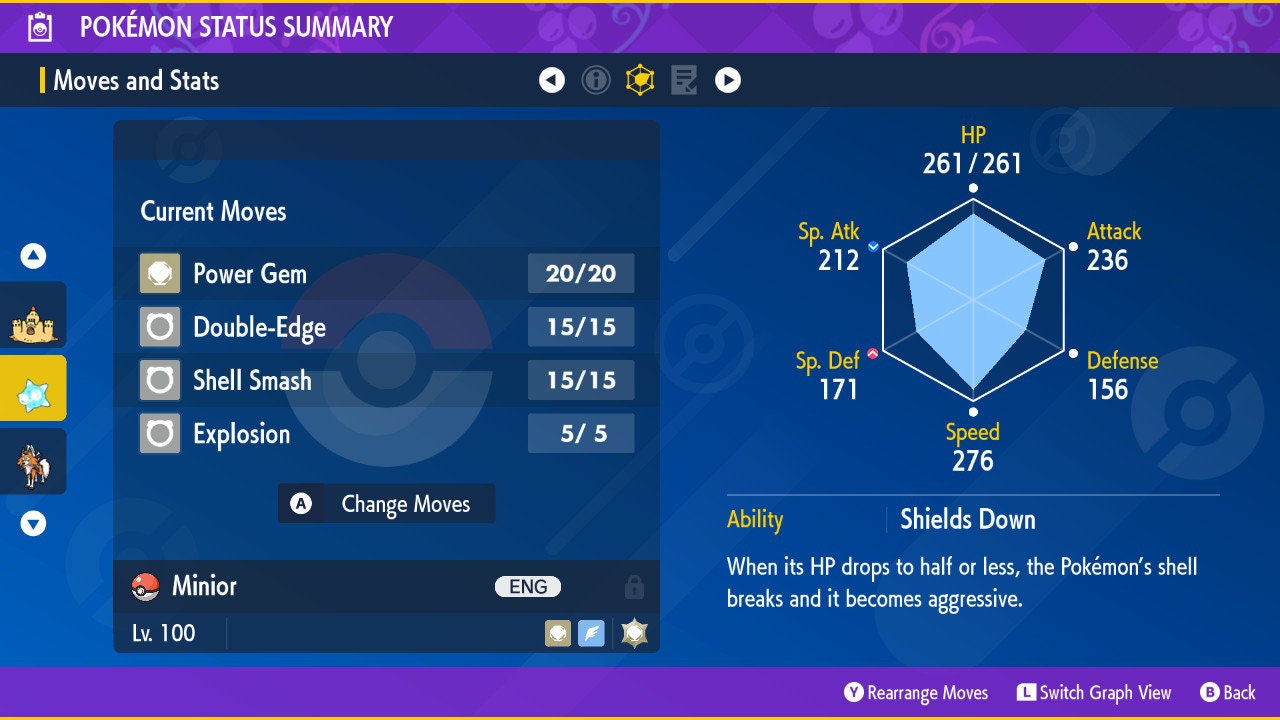This screenshot has height=720, width=1280.
Task: Select the Lycanroc party slot
Action: tap(33, 462)
